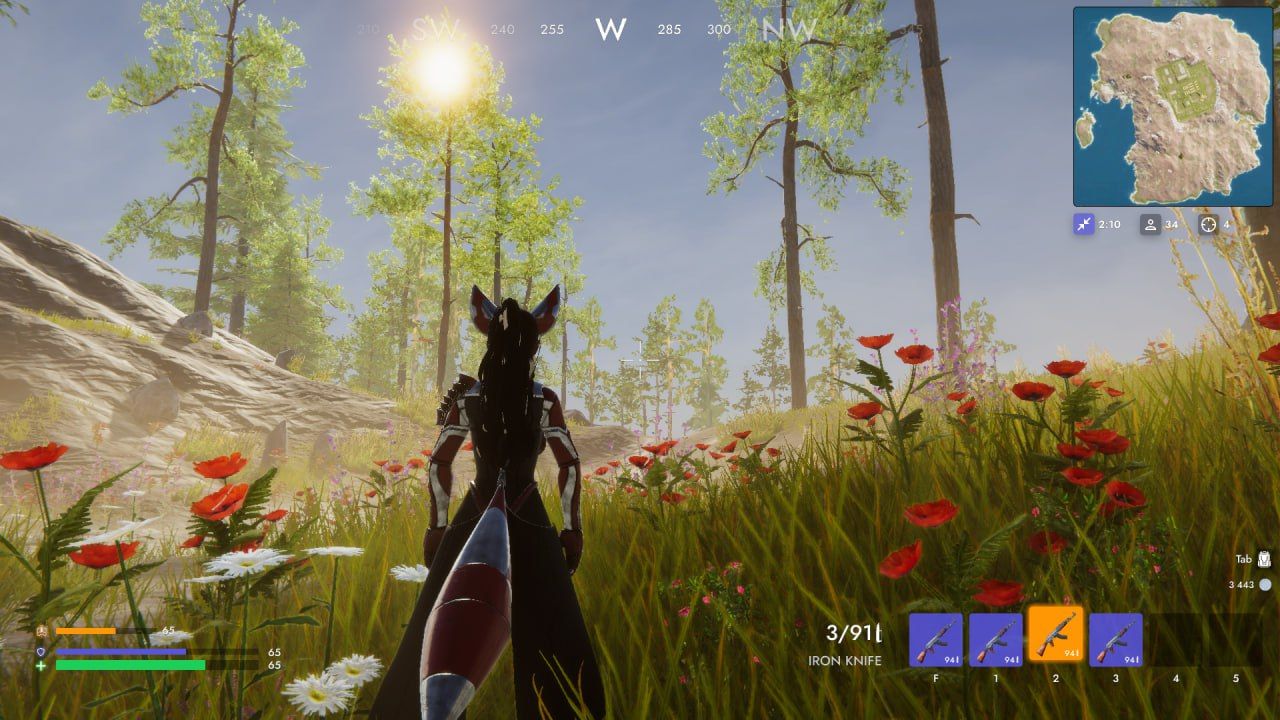Screen dimensions: 1280x720
Task: Select the rifle in hotbar slot F
Action: pos(935,640)
